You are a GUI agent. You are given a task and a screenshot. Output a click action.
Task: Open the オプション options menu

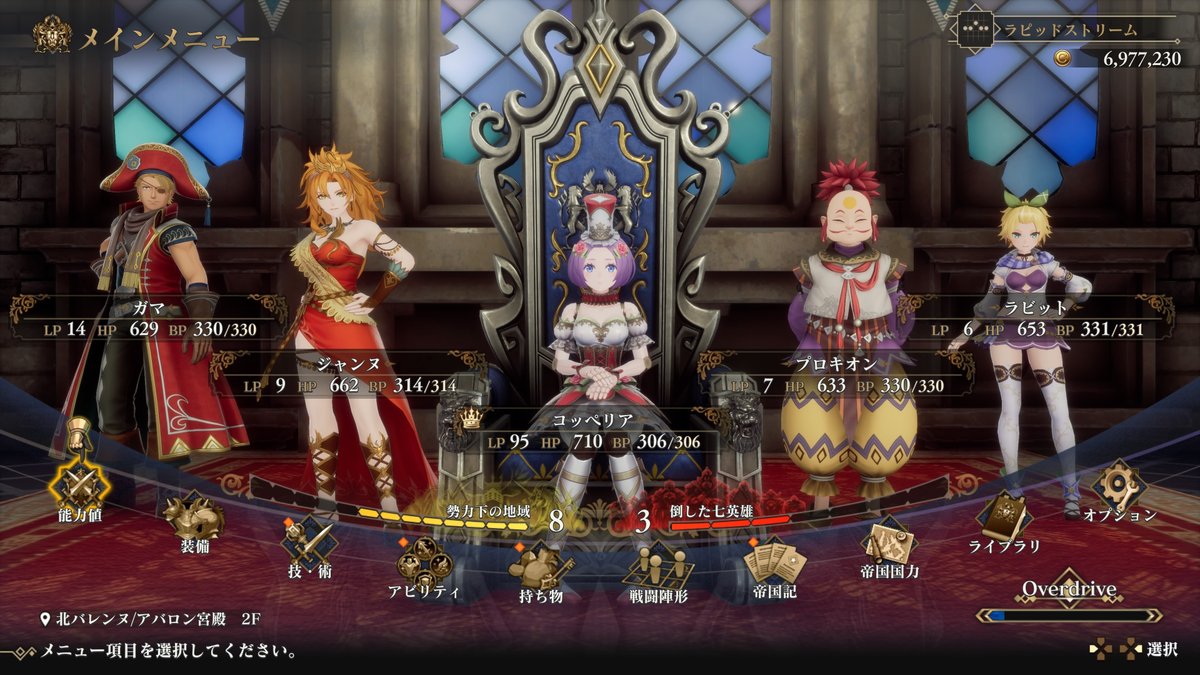pyautogui.click(x=1119, y=488)
